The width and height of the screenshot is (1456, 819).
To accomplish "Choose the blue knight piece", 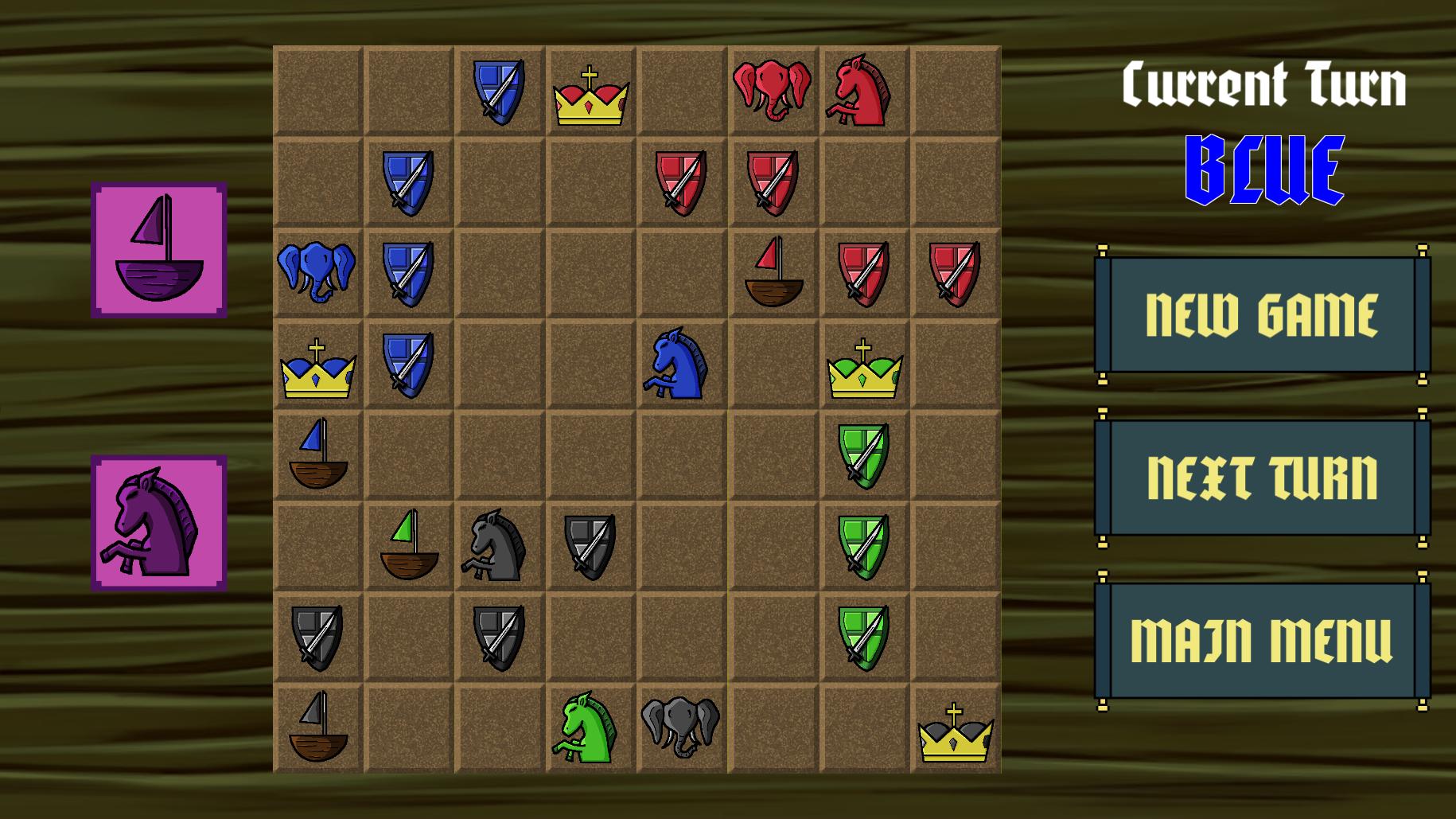I will coord(676,364).
